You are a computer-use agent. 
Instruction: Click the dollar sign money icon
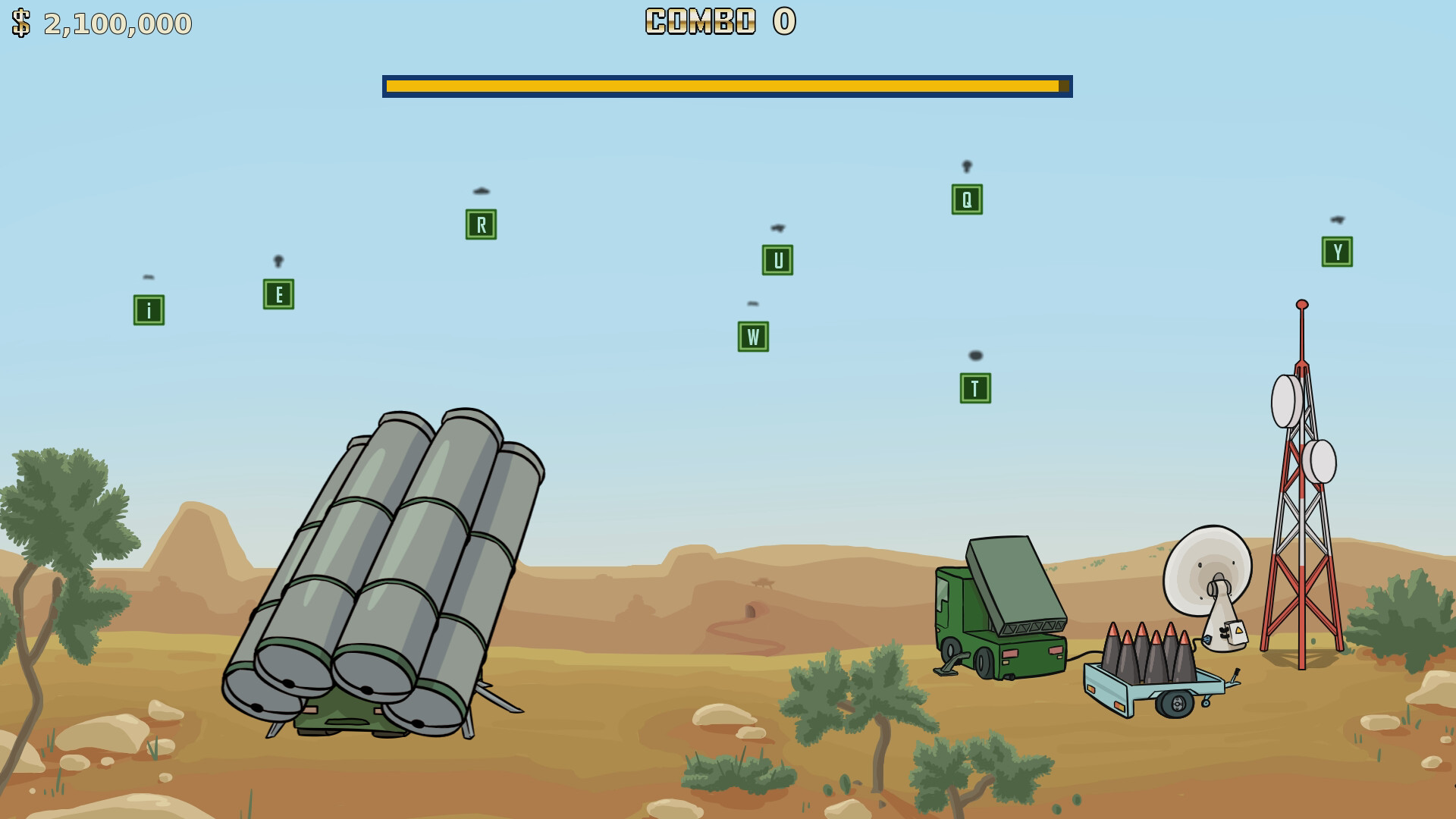(20, 23)
